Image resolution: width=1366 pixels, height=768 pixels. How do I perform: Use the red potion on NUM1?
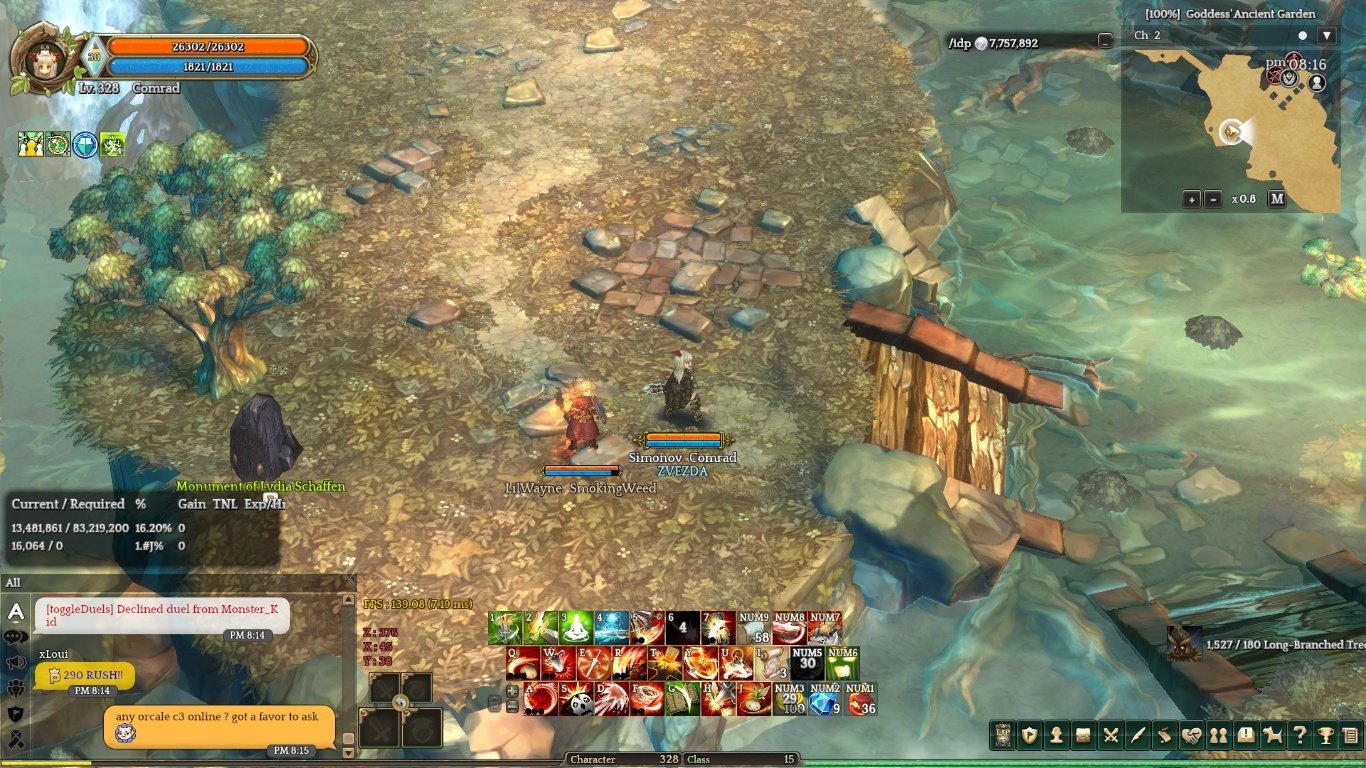pos(860,699)
